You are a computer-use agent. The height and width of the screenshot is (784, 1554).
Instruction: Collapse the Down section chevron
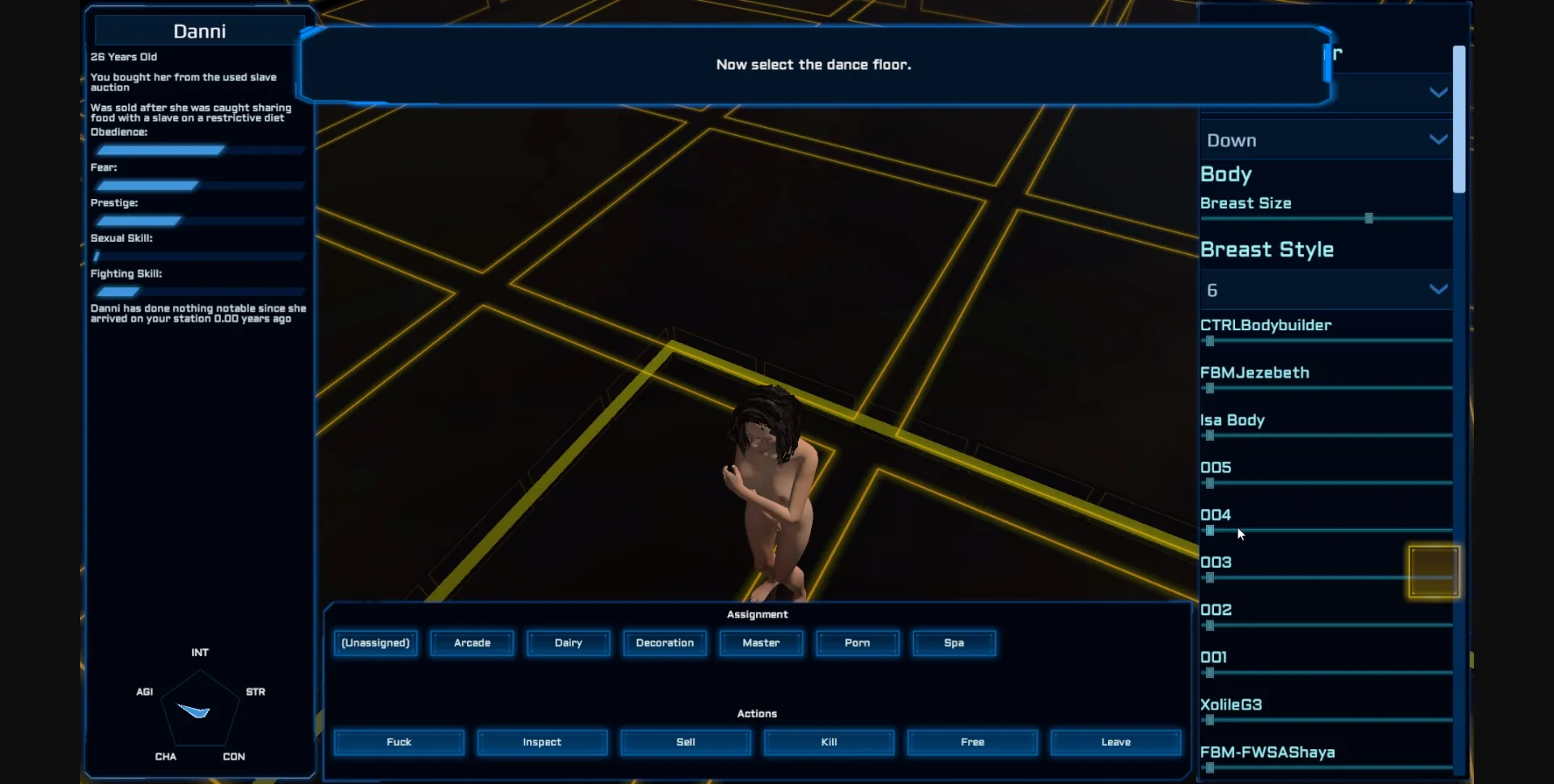1438,139
